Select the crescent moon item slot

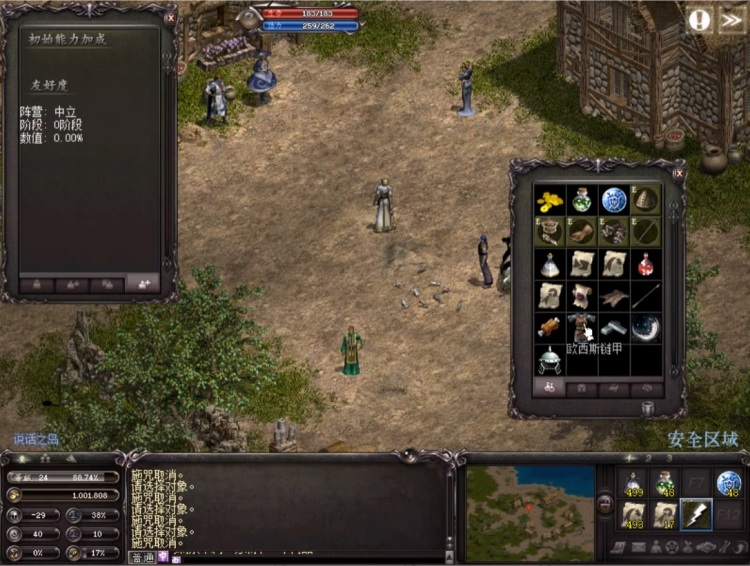point(646,327)
